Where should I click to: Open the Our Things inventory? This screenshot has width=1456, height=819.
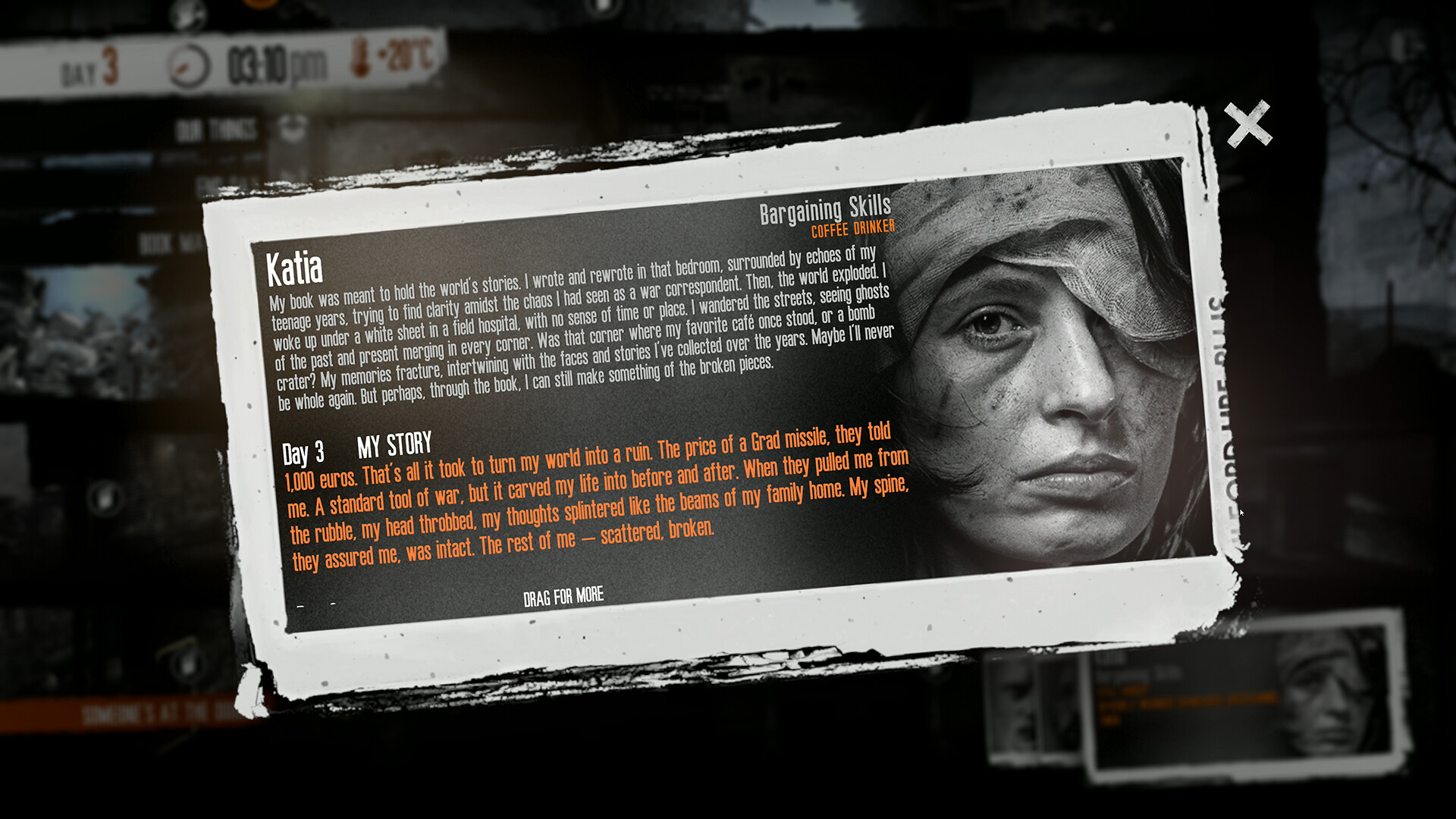click(209, 127)
